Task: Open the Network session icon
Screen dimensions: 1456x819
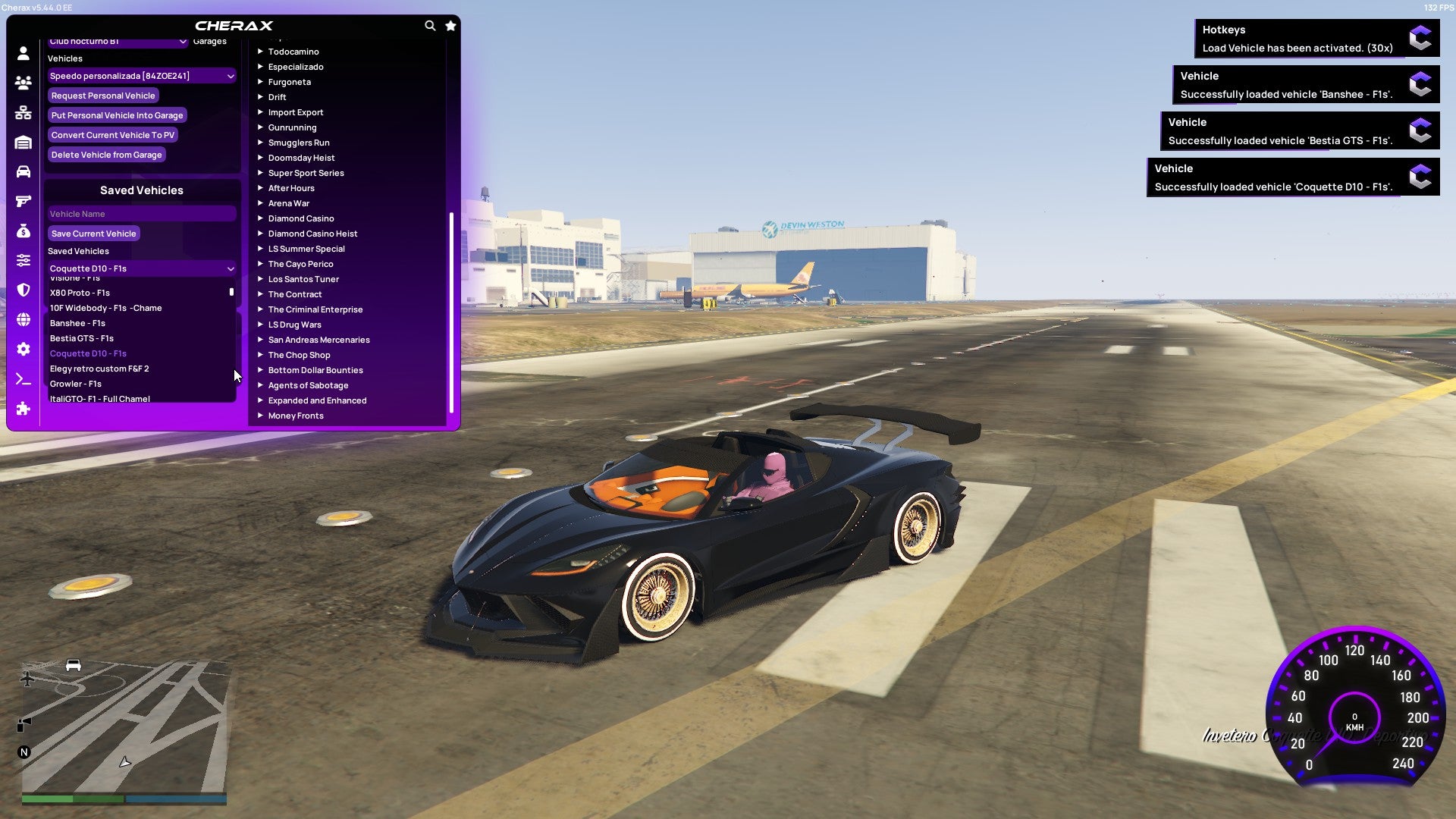Action: coord(22,113)
